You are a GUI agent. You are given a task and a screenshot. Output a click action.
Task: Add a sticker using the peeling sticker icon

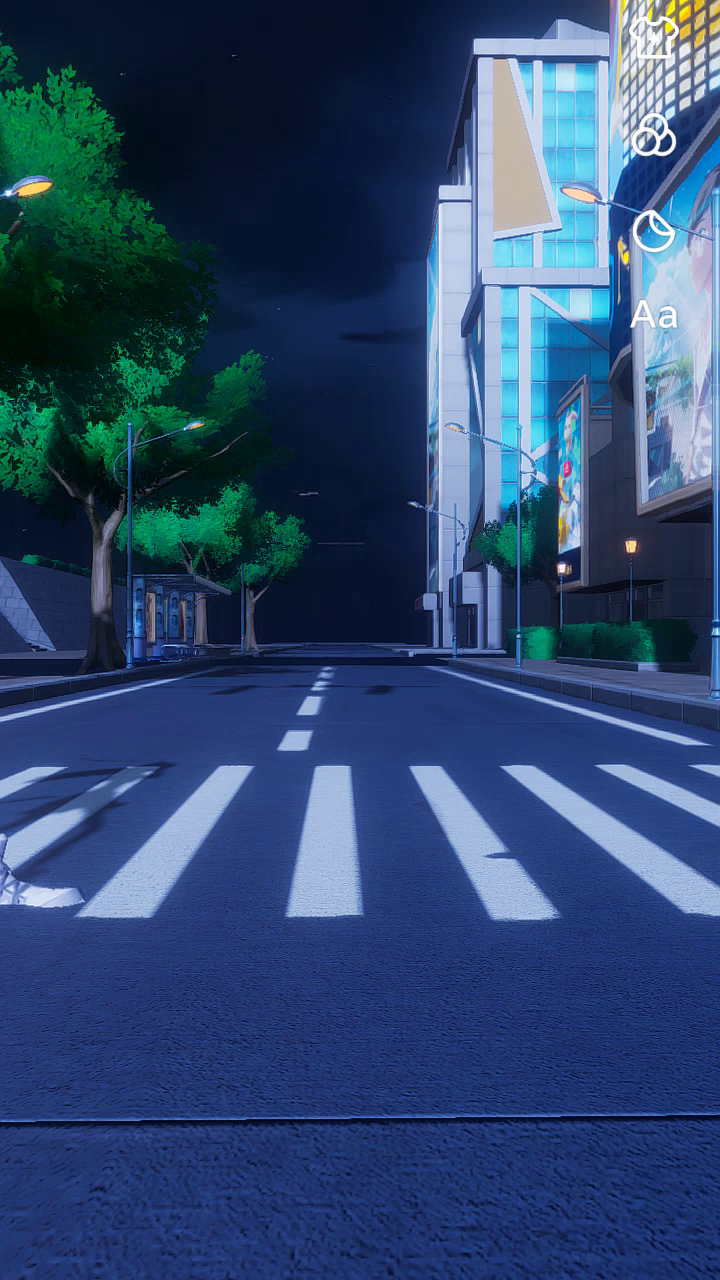(x=654, y=231)
